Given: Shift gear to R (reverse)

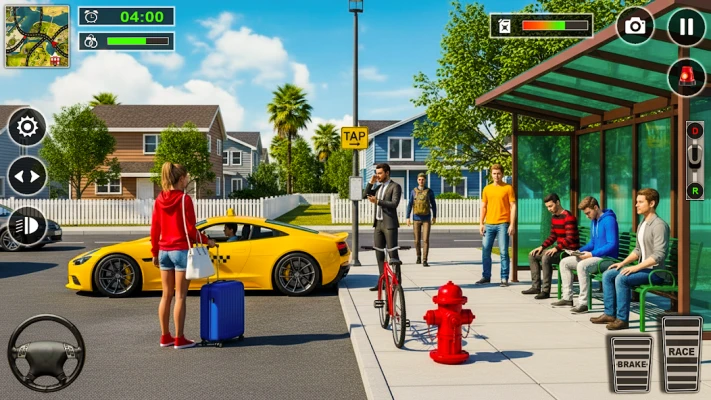Looking at the screenshot, I should click(694, 188).
